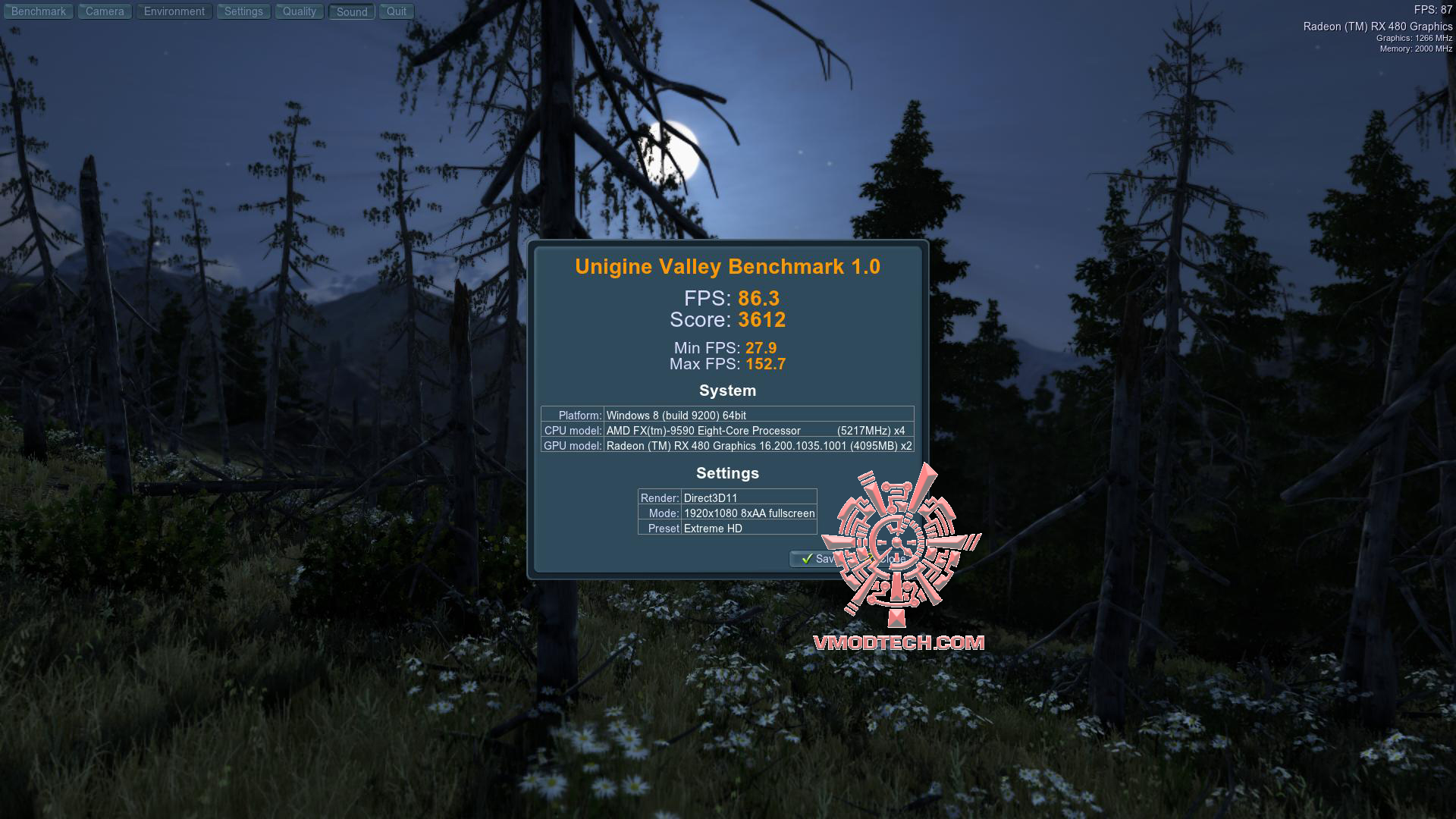Click the green checkmark icon on Save button

(x=806, y=560)
